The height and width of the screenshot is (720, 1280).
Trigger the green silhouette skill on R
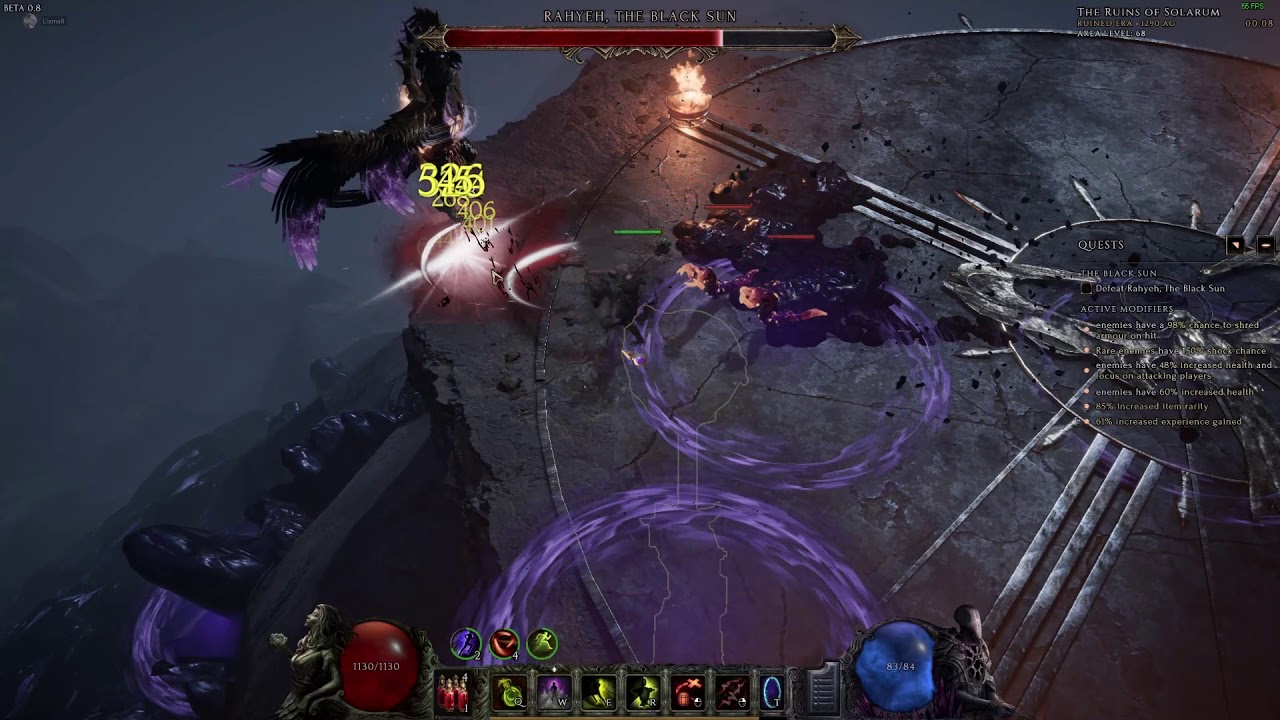(x=642, y=692)
